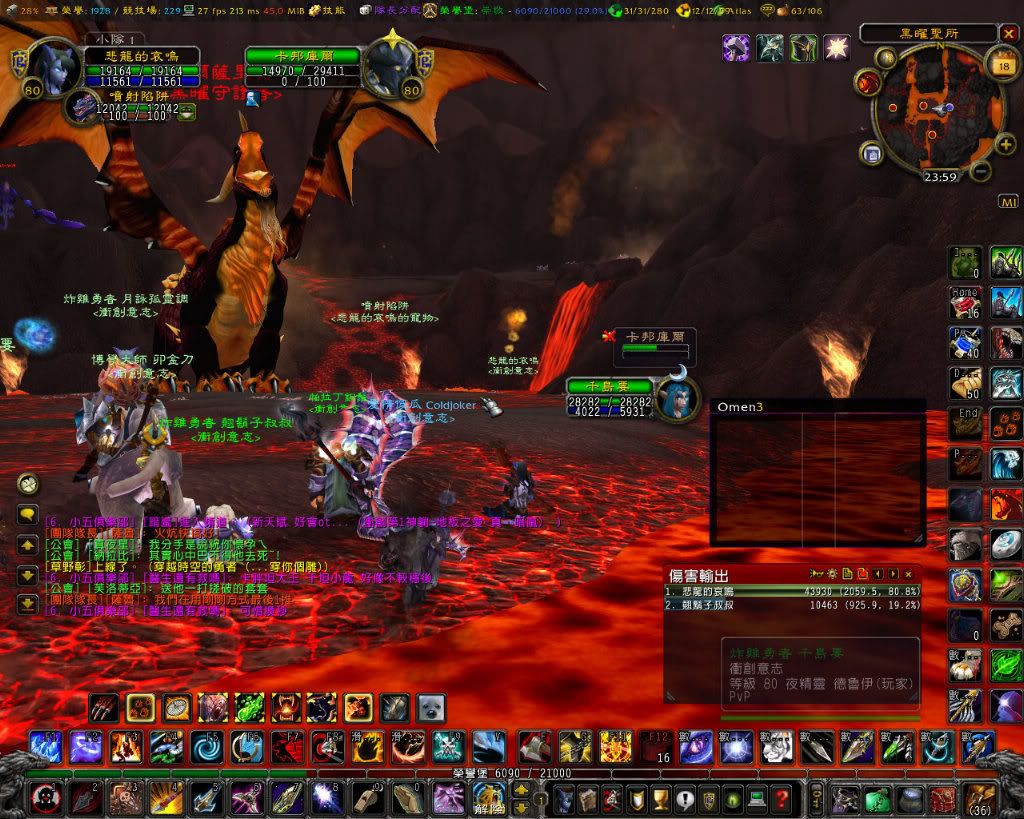
Task: Click the MI button below the minimap
Action: point(1008,202)
